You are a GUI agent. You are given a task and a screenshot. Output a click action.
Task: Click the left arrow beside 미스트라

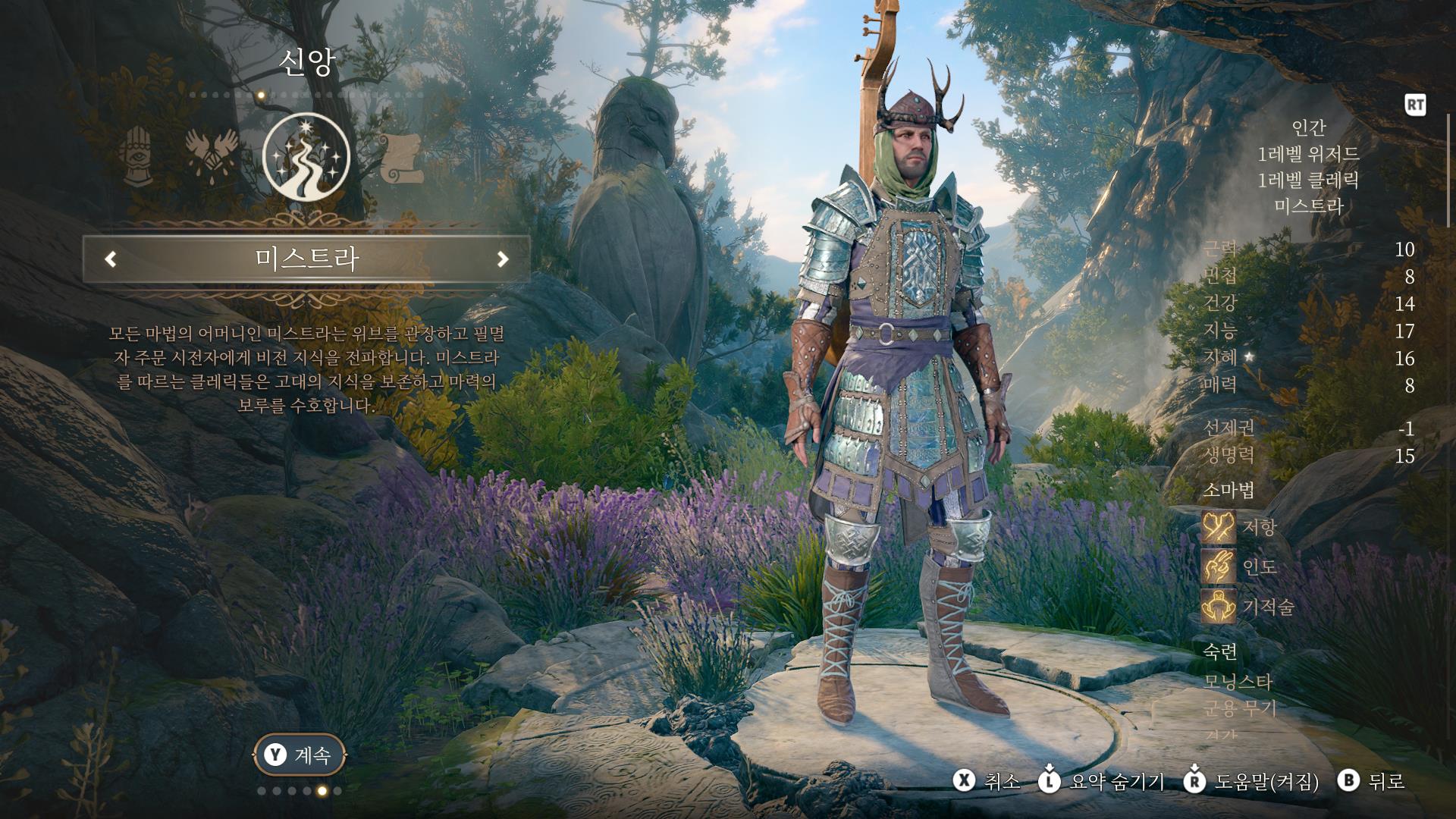111,259
